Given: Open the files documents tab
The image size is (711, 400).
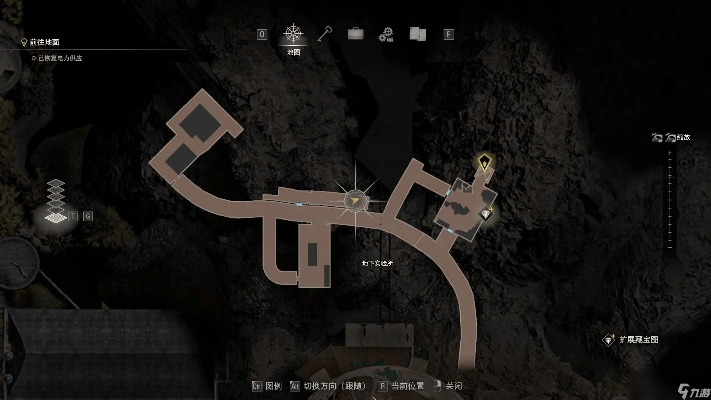Looking at the screenshot, I should 417,34.
